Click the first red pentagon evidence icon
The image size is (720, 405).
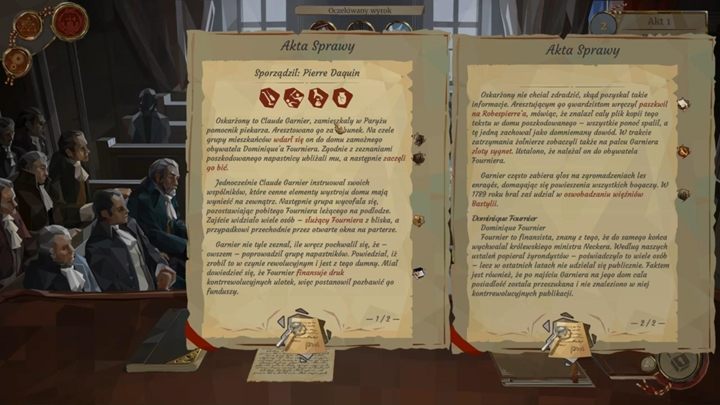(x=270, y=97)
